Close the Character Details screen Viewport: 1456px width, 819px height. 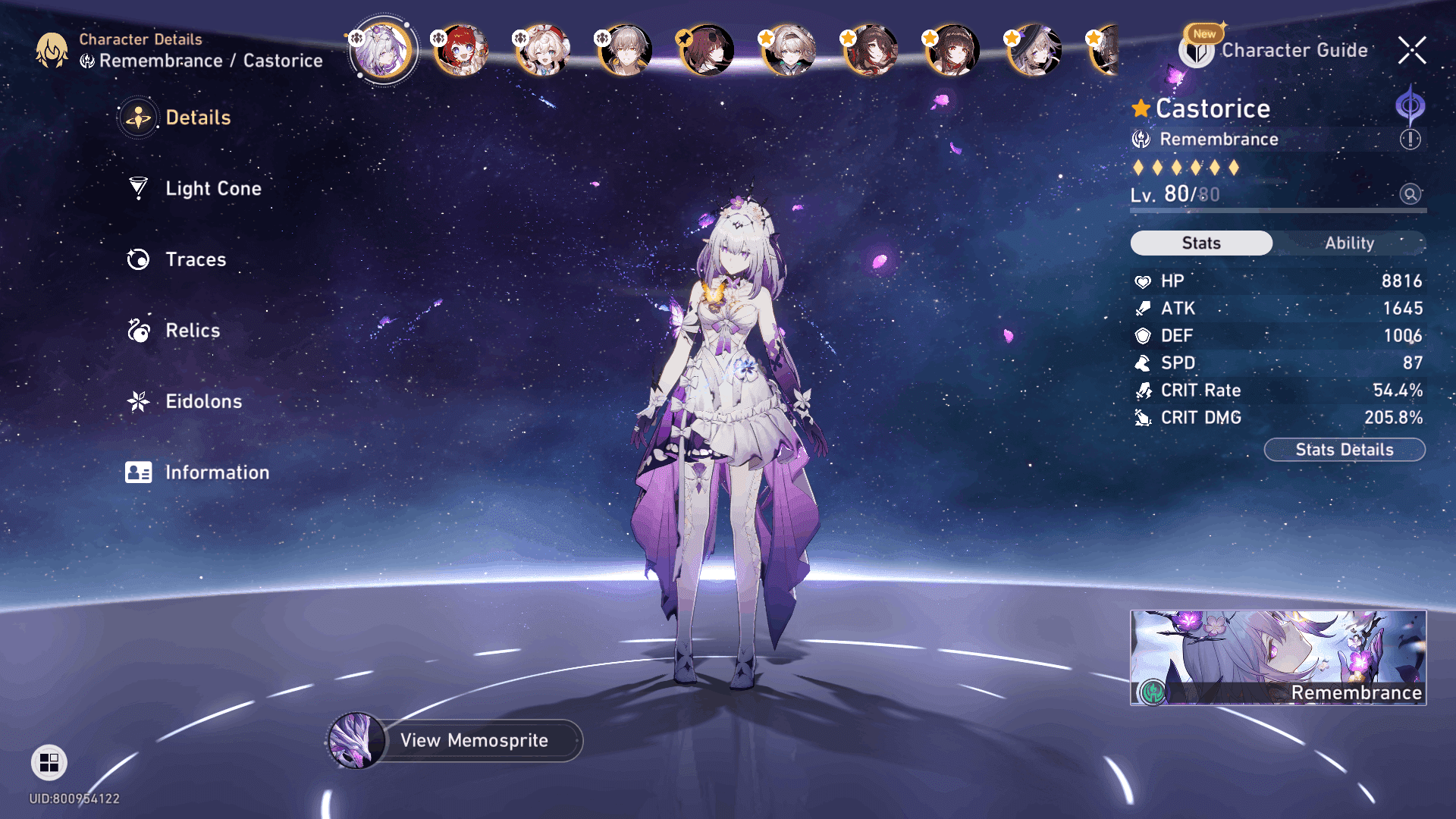click(1411, 51)
